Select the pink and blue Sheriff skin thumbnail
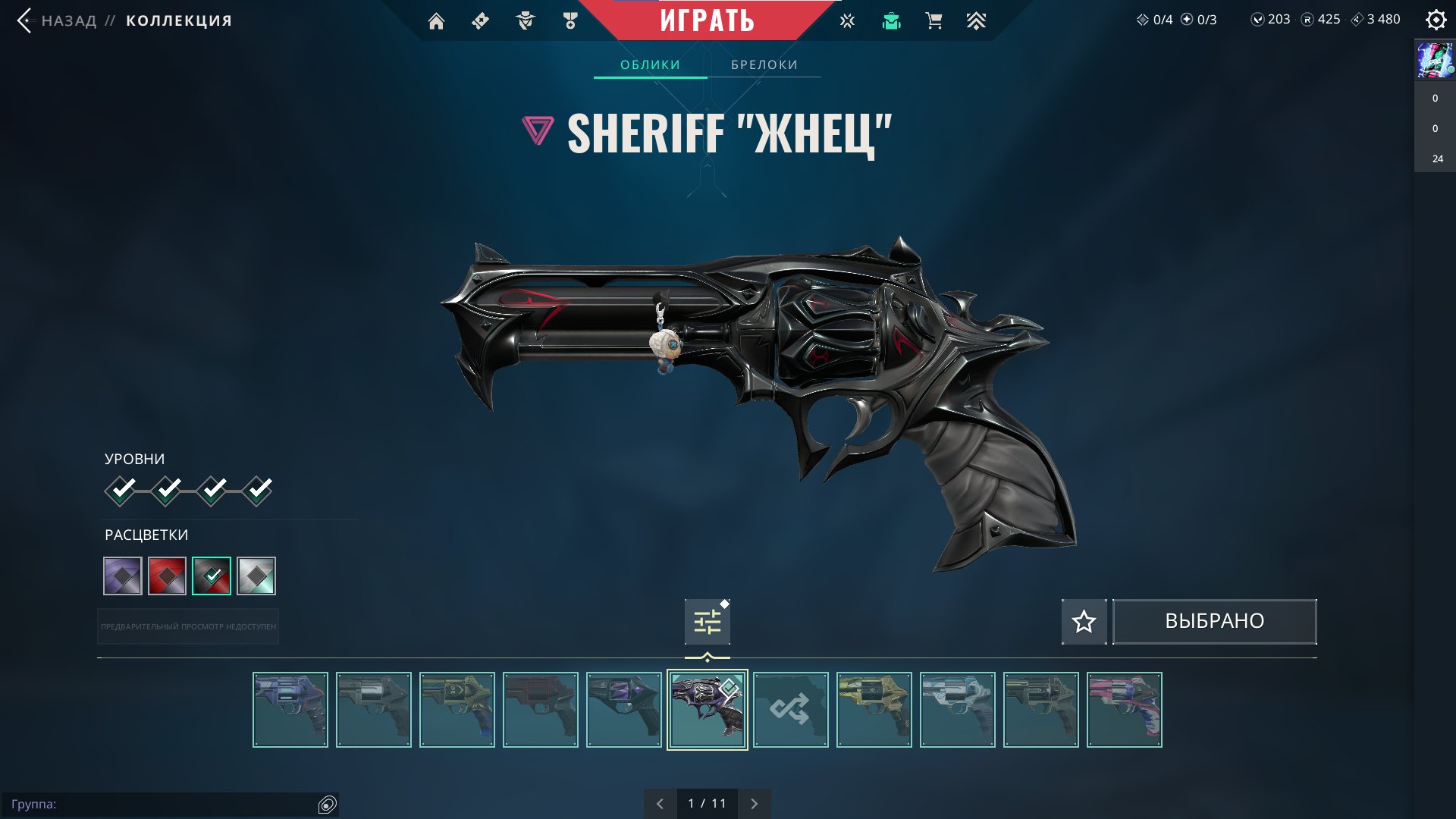This screenshot has width=1456, height=819. 1124,710
